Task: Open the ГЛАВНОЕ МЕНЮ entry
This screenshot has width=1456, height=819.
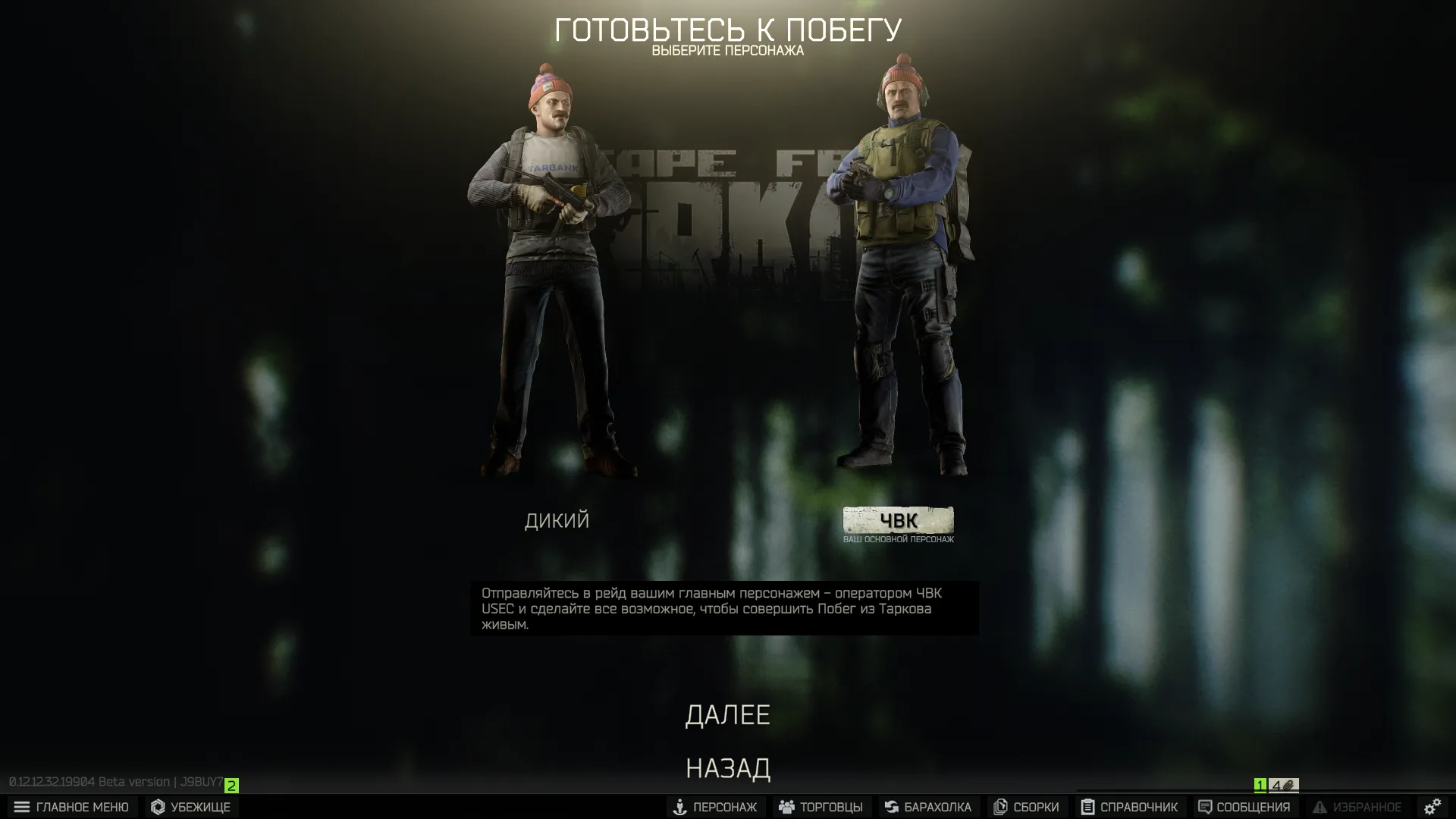Action: [x=83, y=807]
